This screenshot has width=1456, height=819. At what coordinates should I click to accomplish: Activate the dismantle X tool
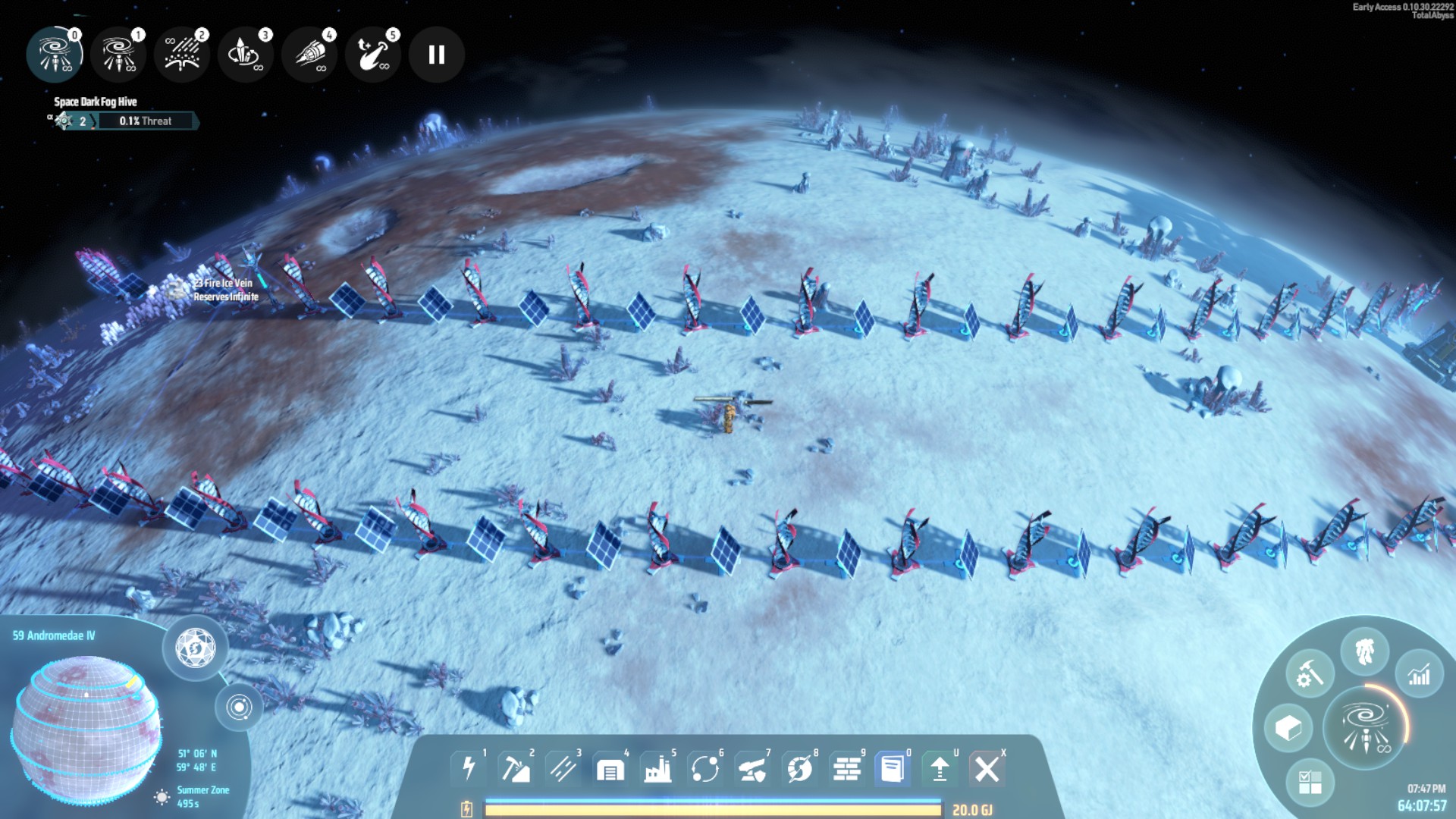[987, 769]
